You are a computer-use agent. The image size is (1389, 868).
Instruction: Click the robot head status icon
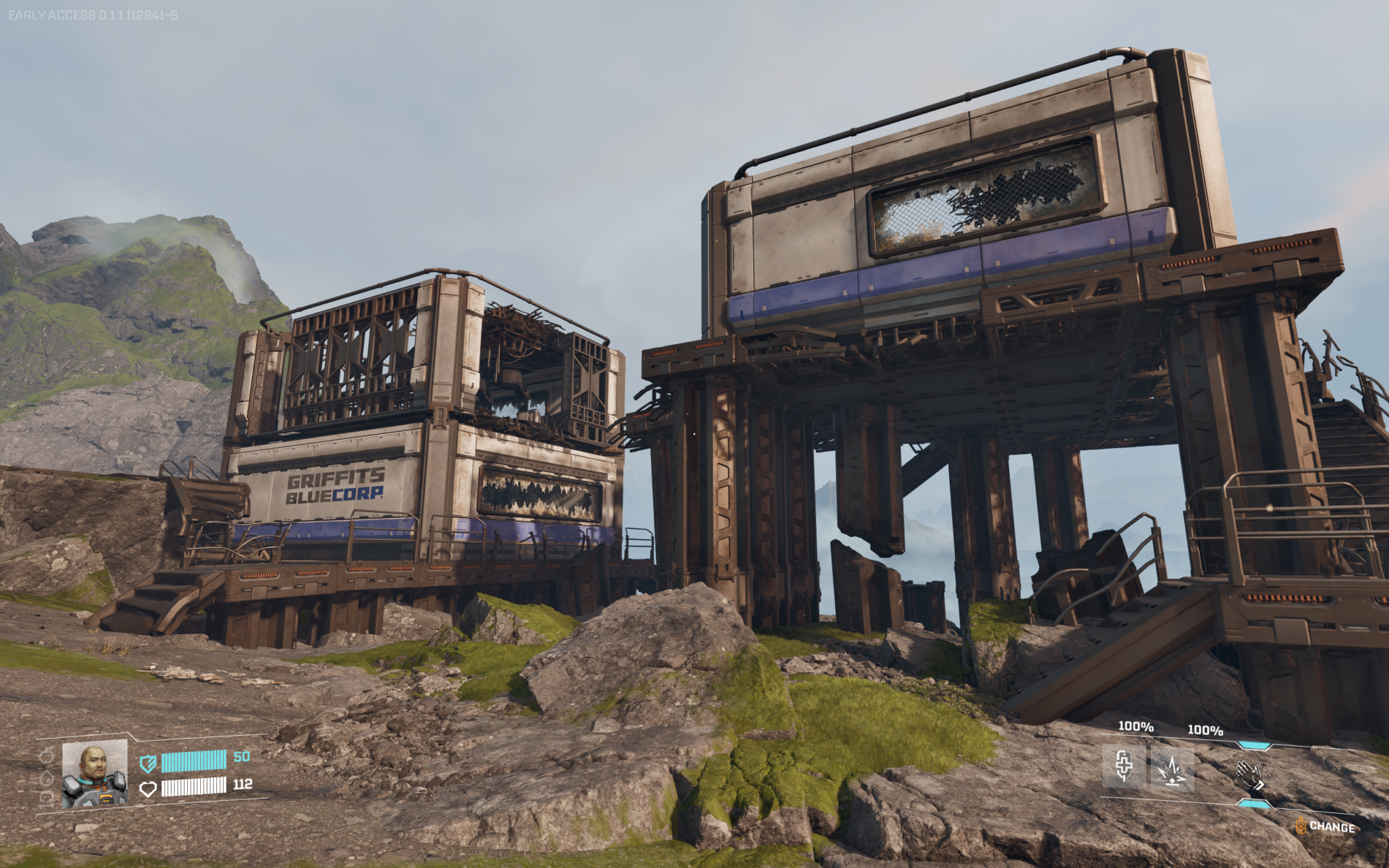47,799
